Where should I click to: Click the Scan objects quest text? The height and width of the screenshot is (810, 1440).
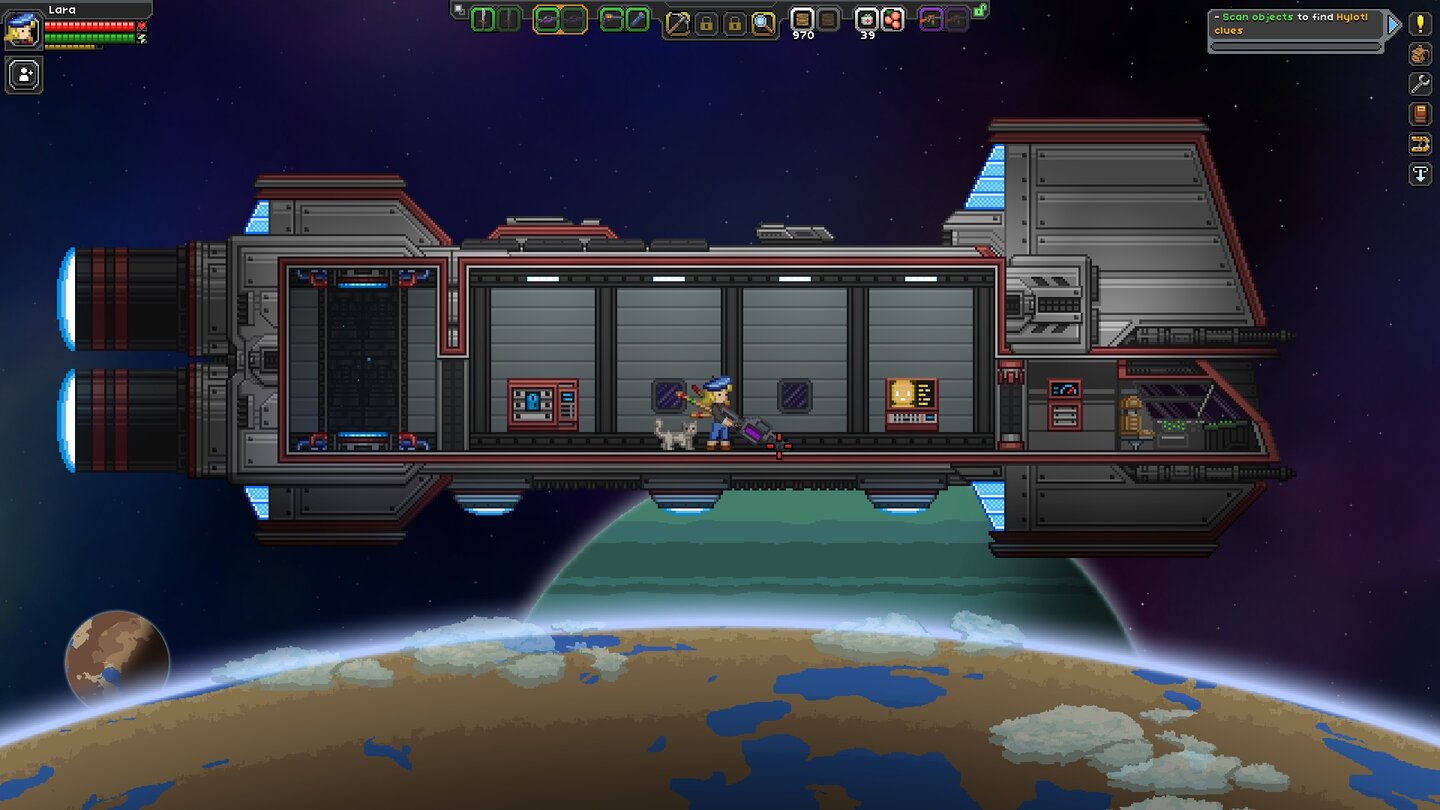coord(1260,17)
